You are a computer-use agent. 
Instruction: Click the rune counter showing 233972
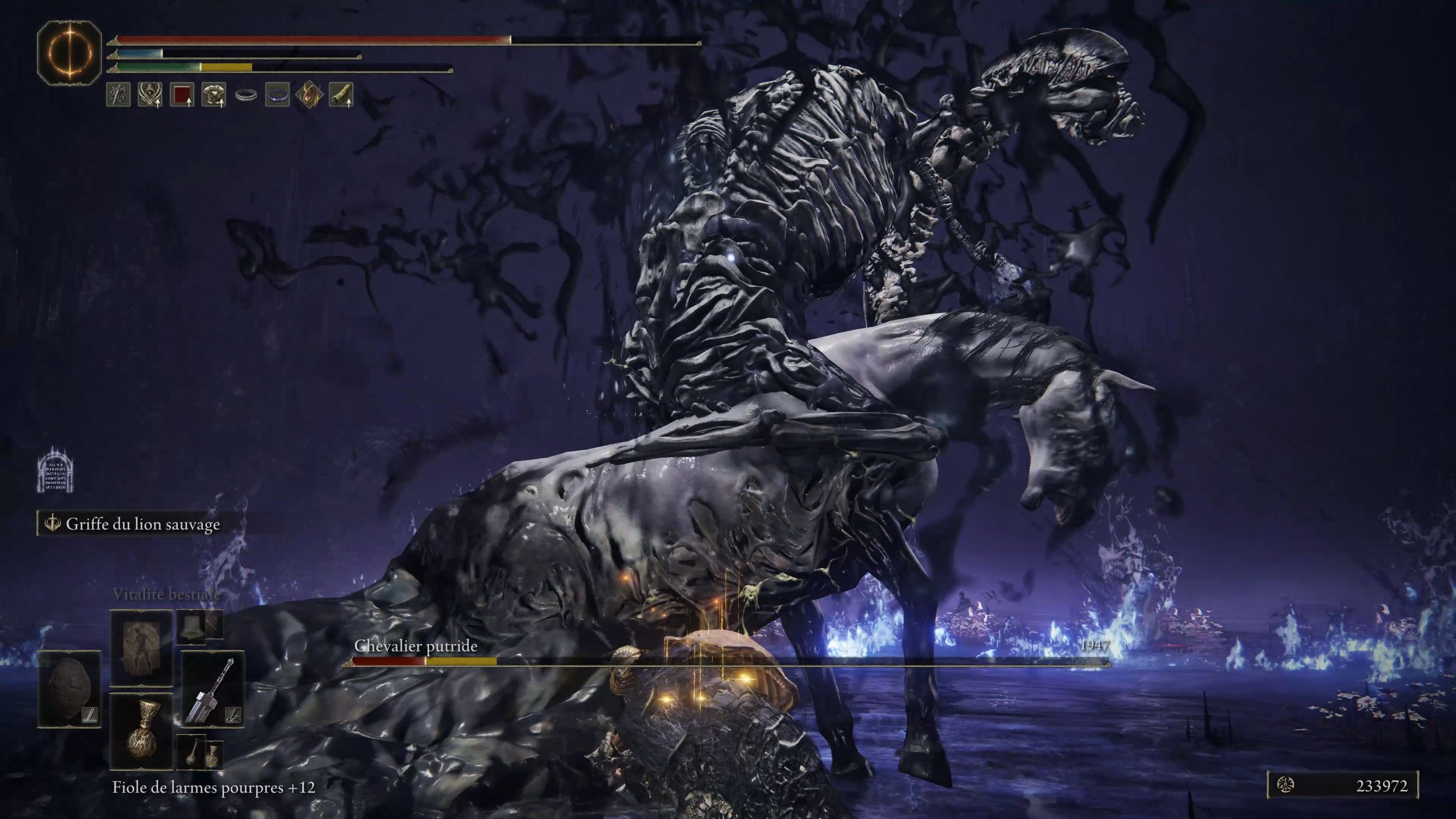point(1342,785)
